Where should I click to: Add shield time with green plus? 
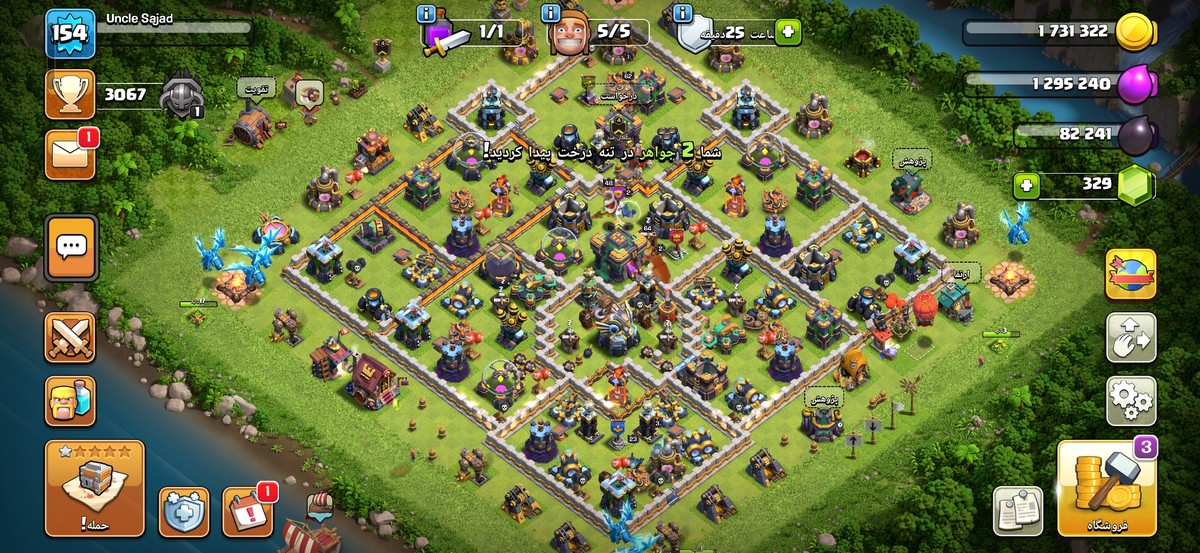pos(788,32)
